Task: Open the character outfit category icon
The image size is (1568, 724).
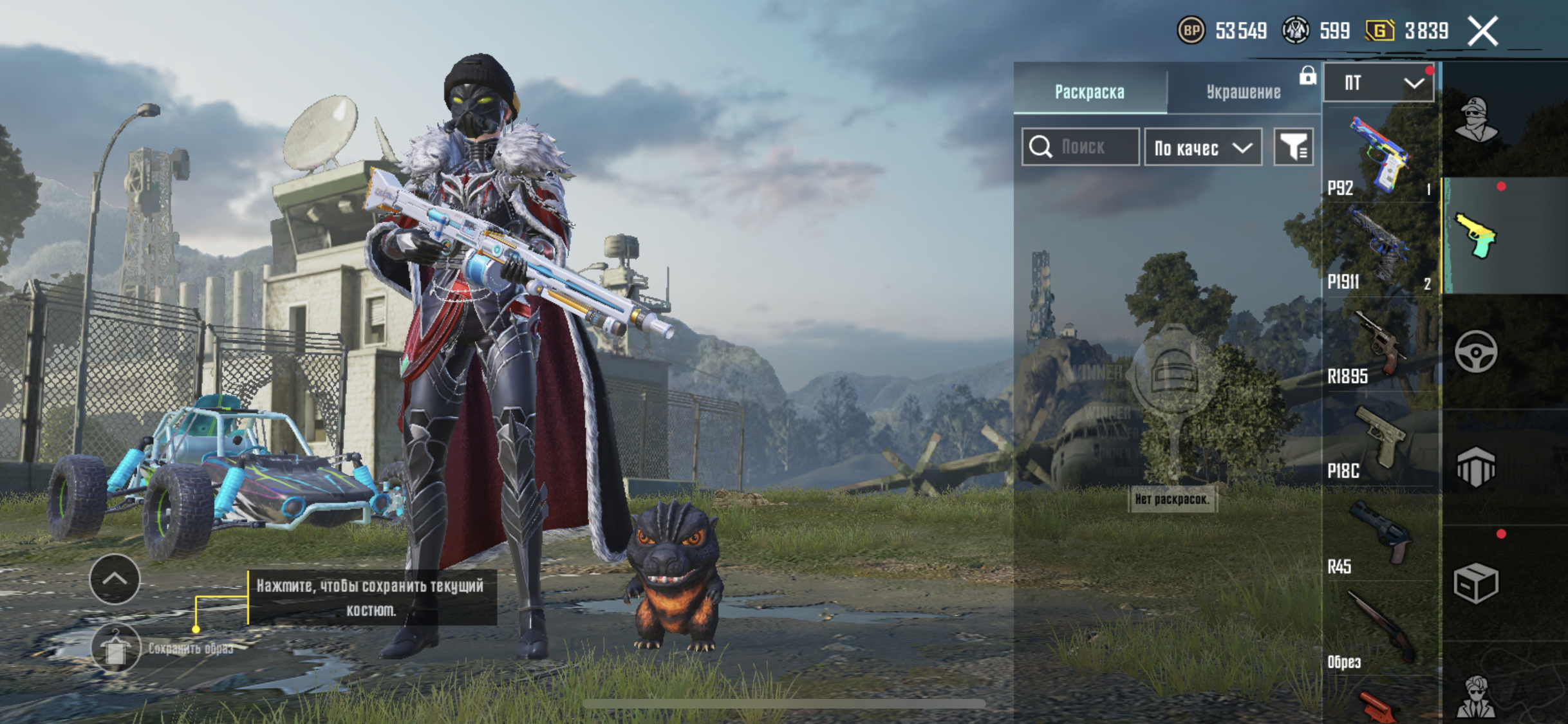Action: (x=1476, y=120)
